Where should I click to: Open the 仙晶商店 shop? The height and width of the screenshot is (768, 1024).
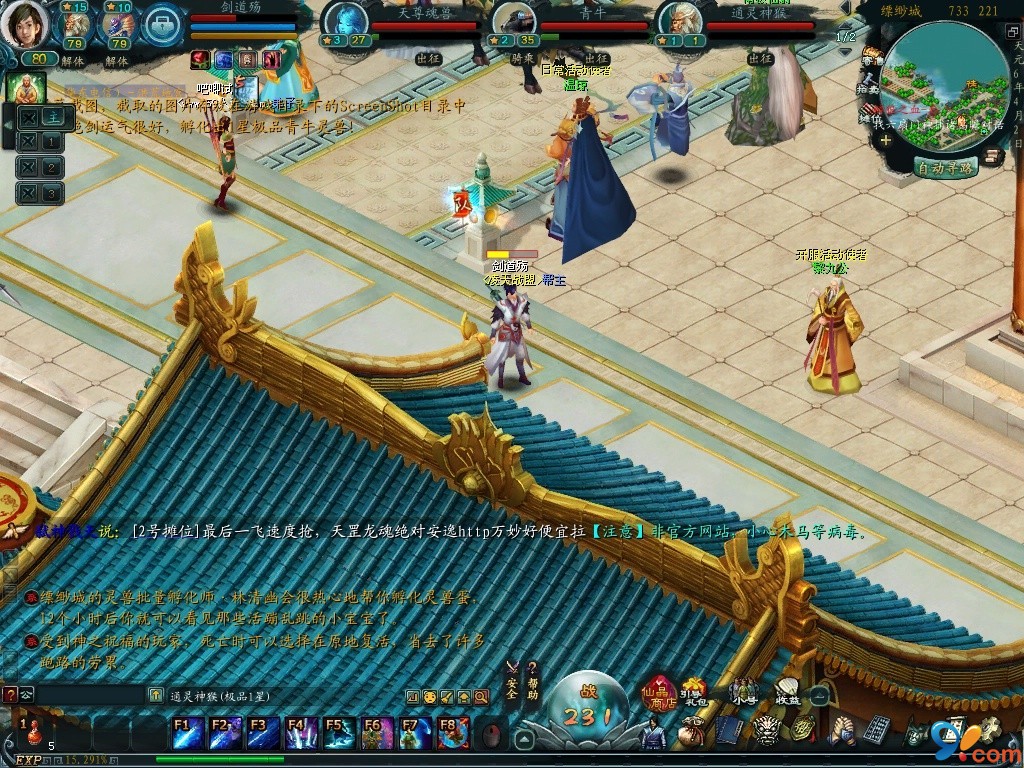click(x=660, y=695)
